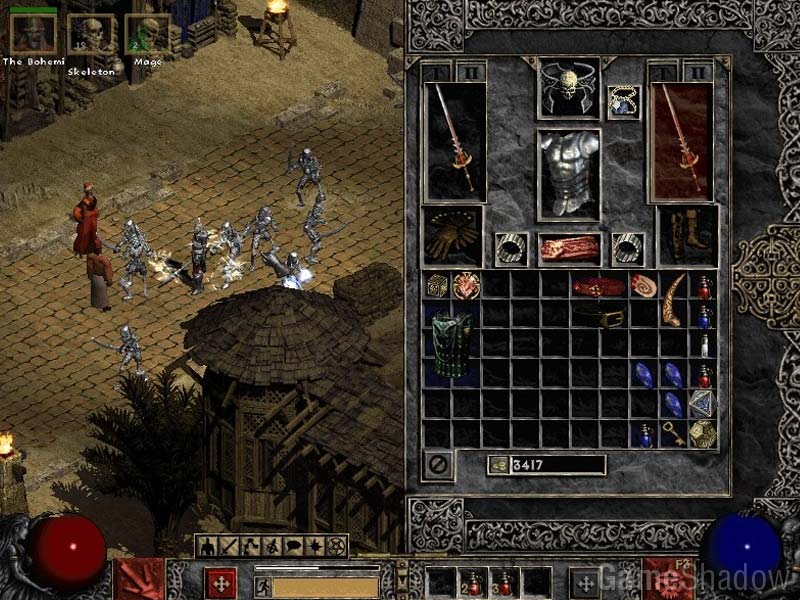Select the equipped amulet slot
The image size is (800, 600).
point(624,101)
